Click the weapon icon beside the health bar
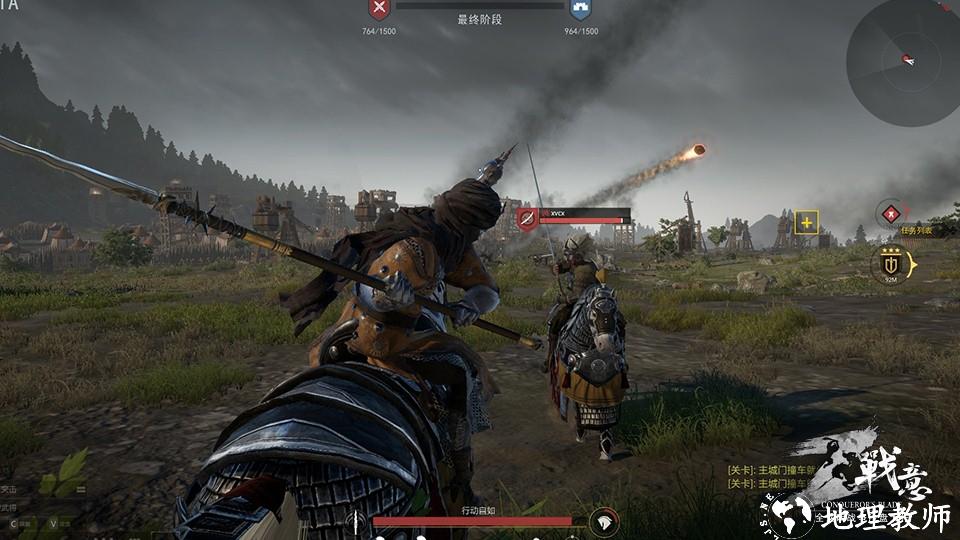 tap(357, 521)
